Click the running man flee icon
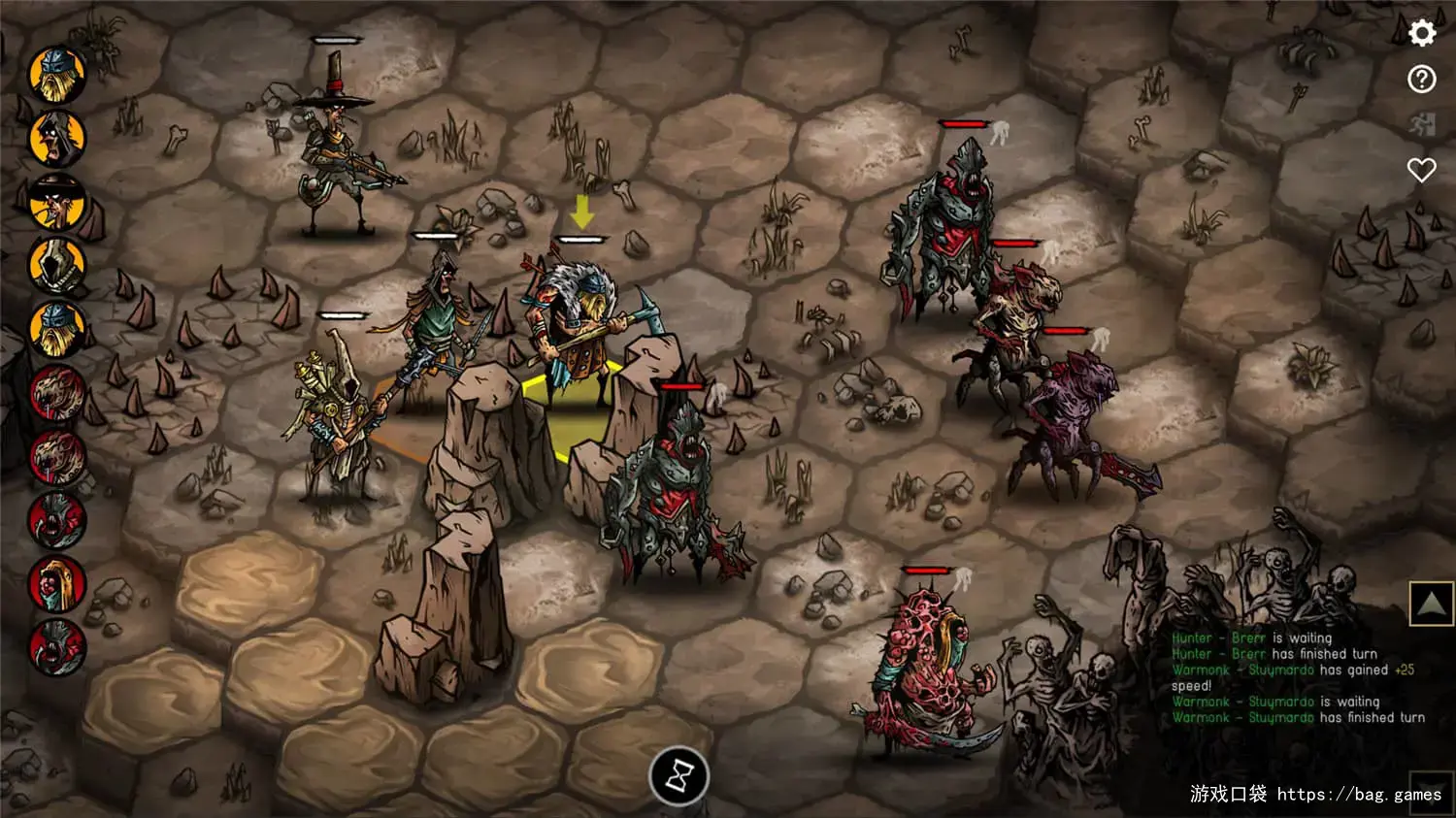 [1422, 124]
